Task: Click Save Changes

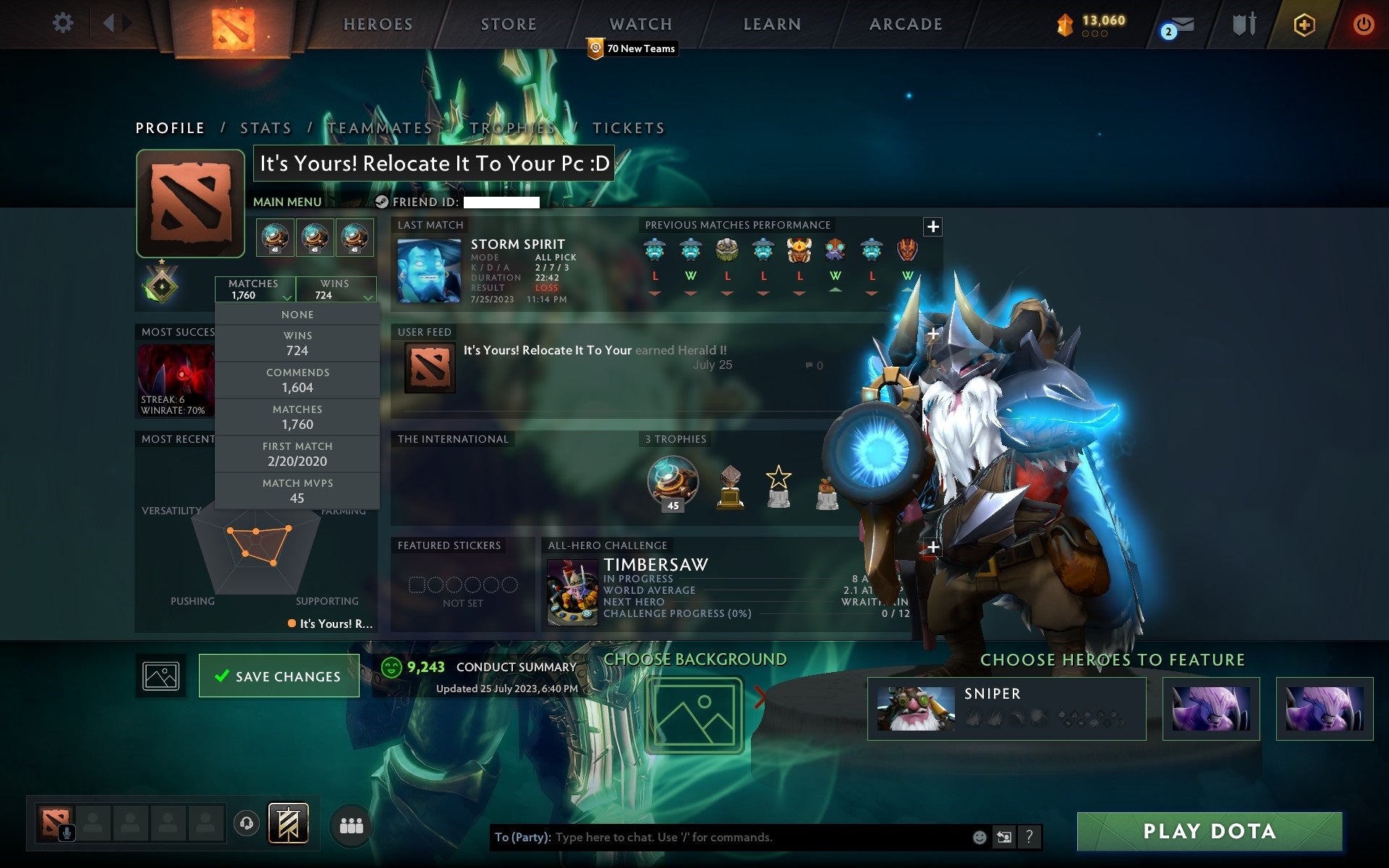Action: [279, 676]
